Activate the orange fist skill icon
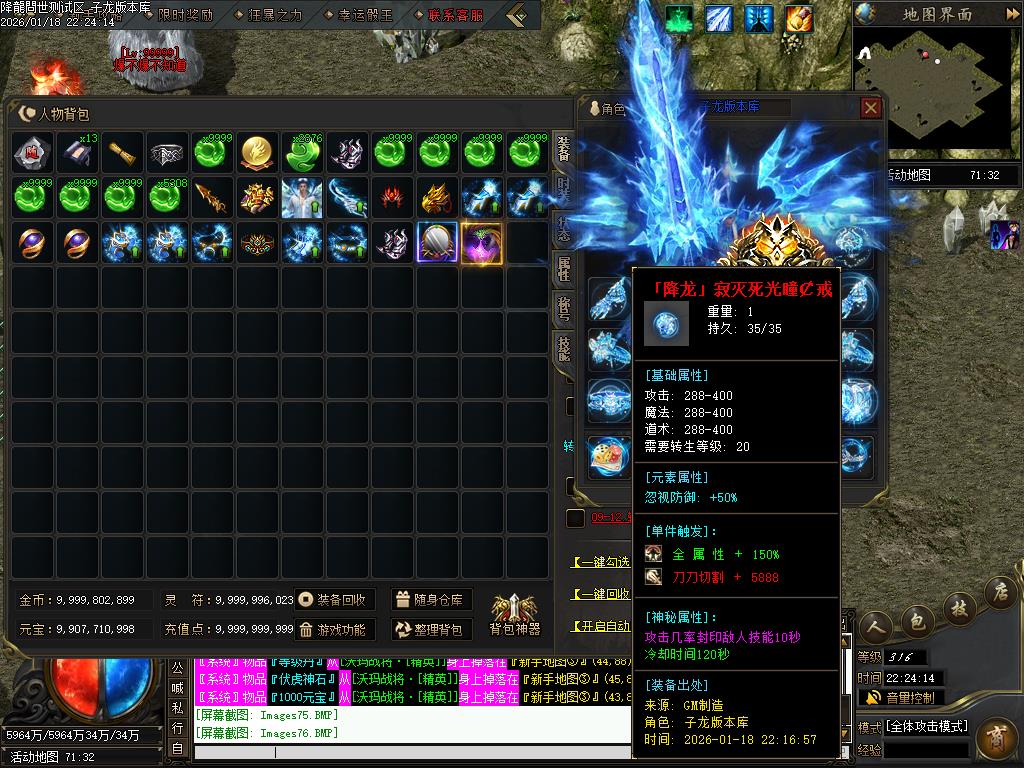Viewport: 1024px width, 768px height. [x=798, y=19]
